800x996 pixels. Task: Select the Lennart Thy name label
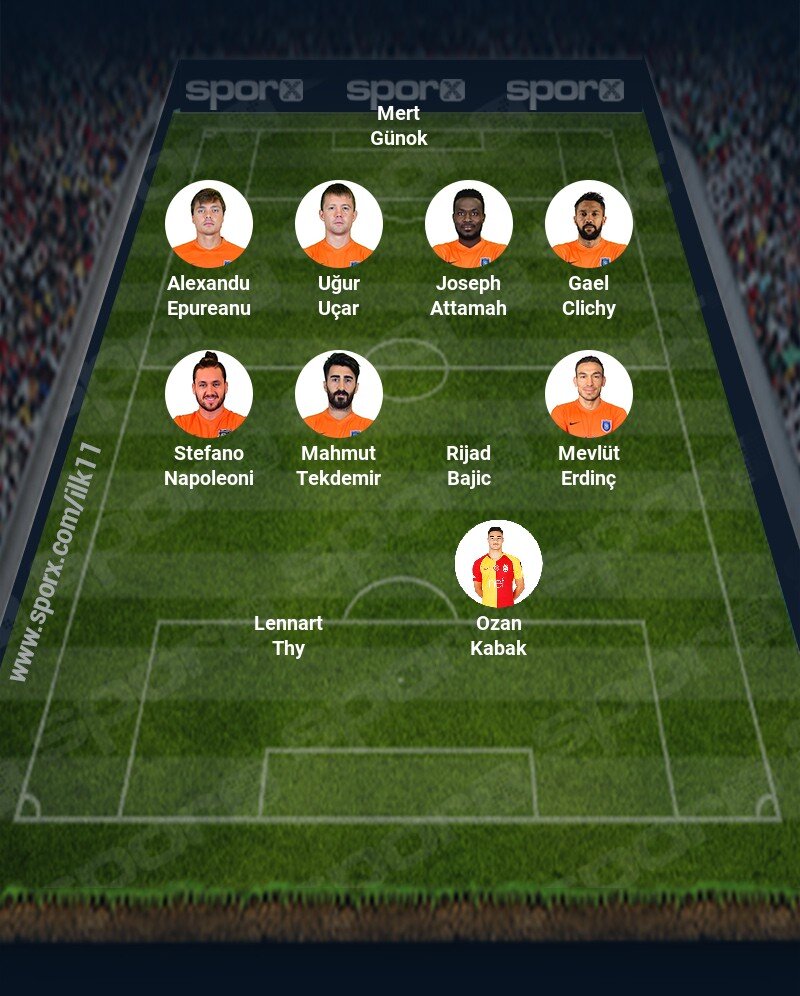tap(288, 636)
